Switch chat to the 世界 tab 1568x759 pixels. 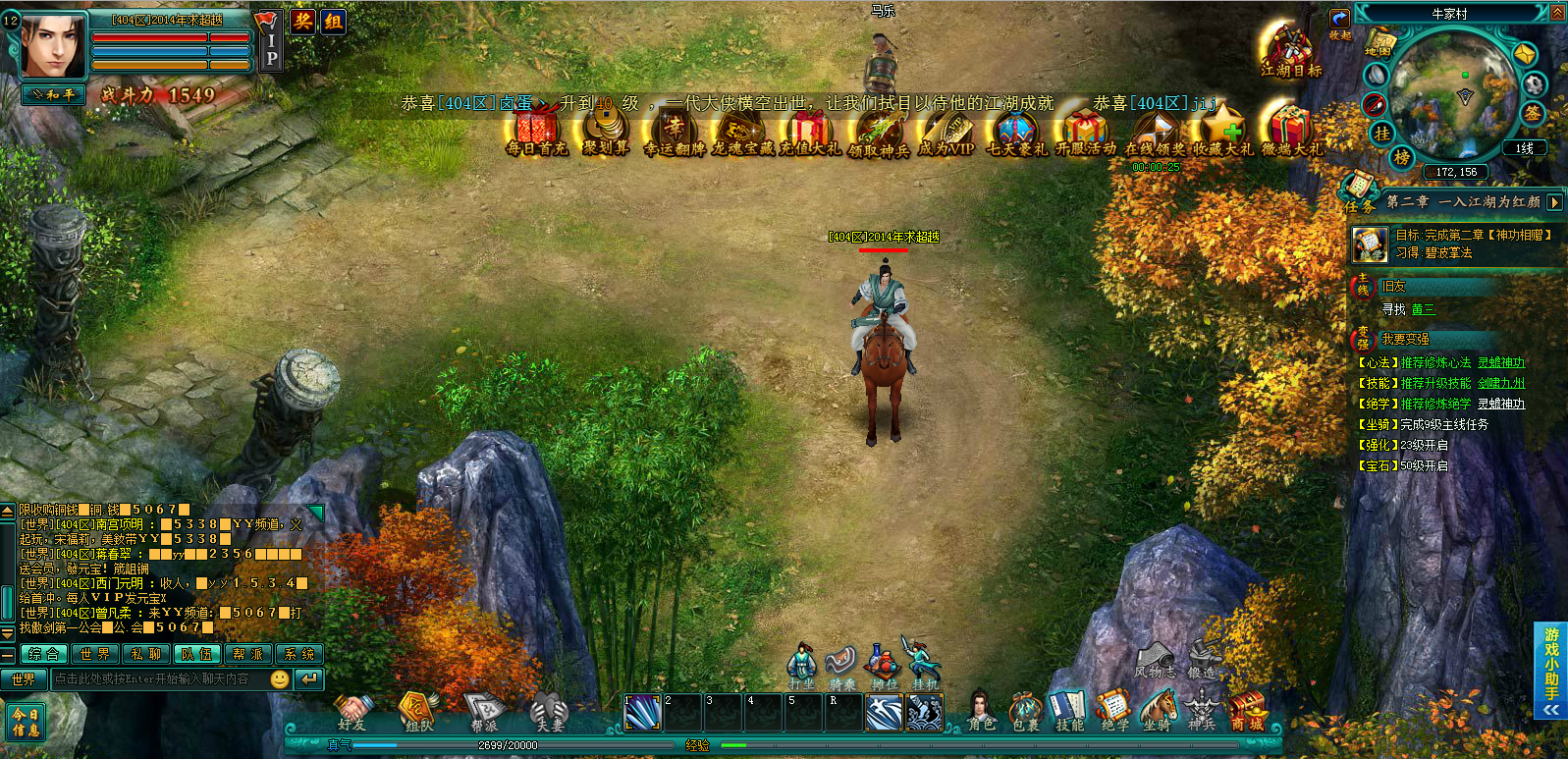coord(95,654)
